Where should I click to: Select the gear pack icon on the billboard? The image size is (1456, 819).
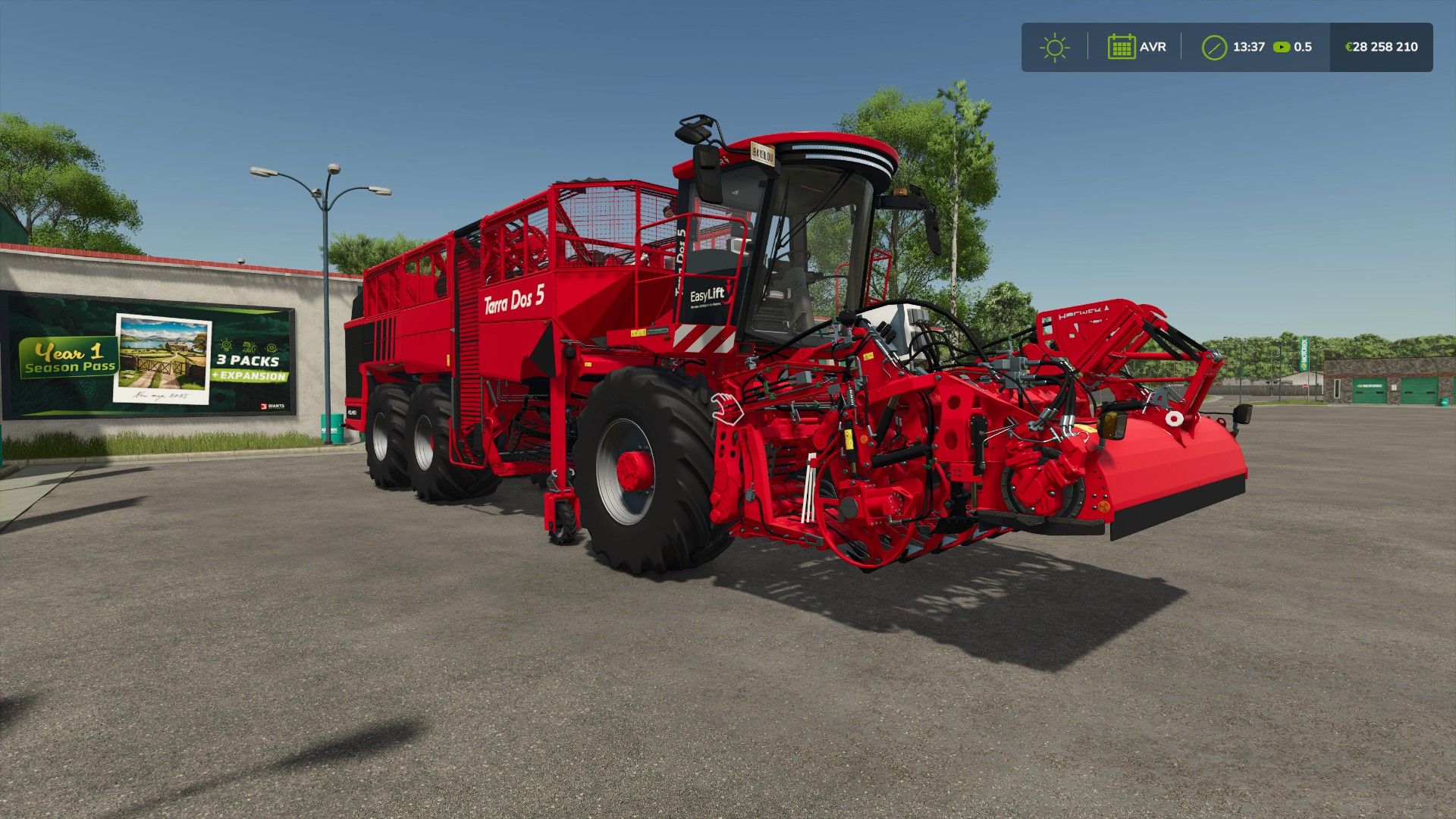click(273, 347)
